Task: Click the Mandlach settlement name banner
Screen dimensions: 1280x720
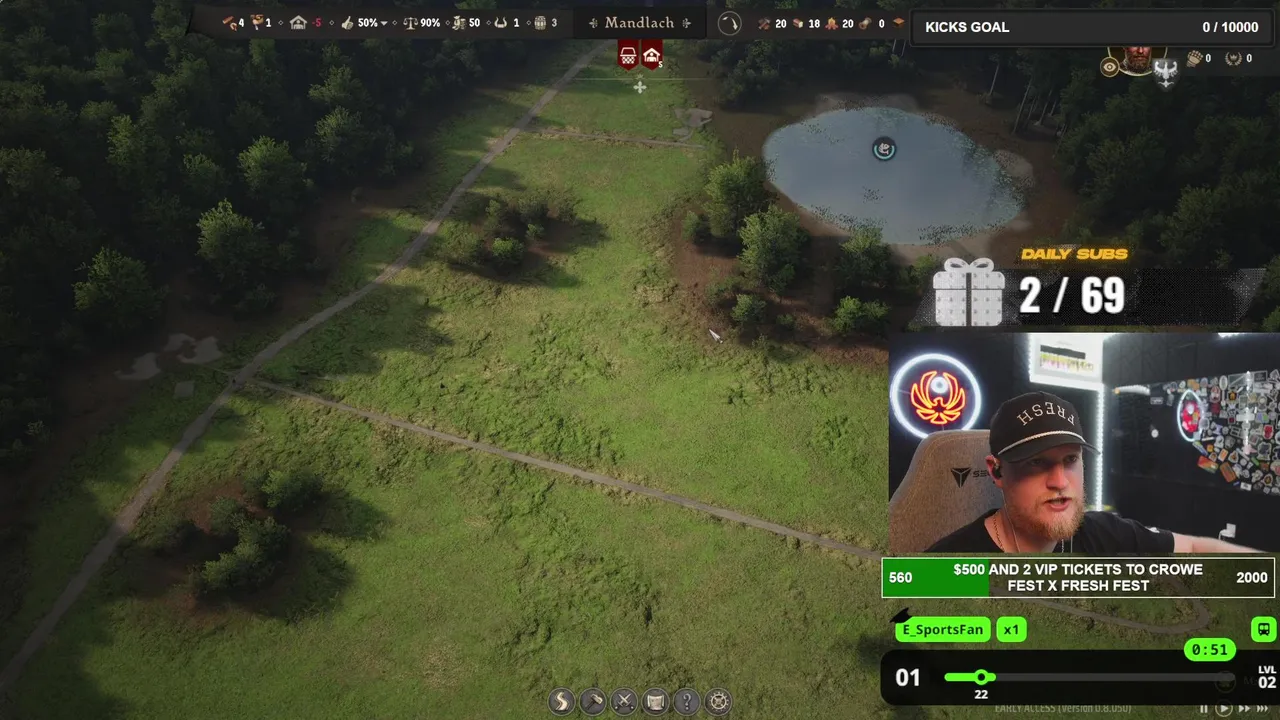Action: (640, 23)
